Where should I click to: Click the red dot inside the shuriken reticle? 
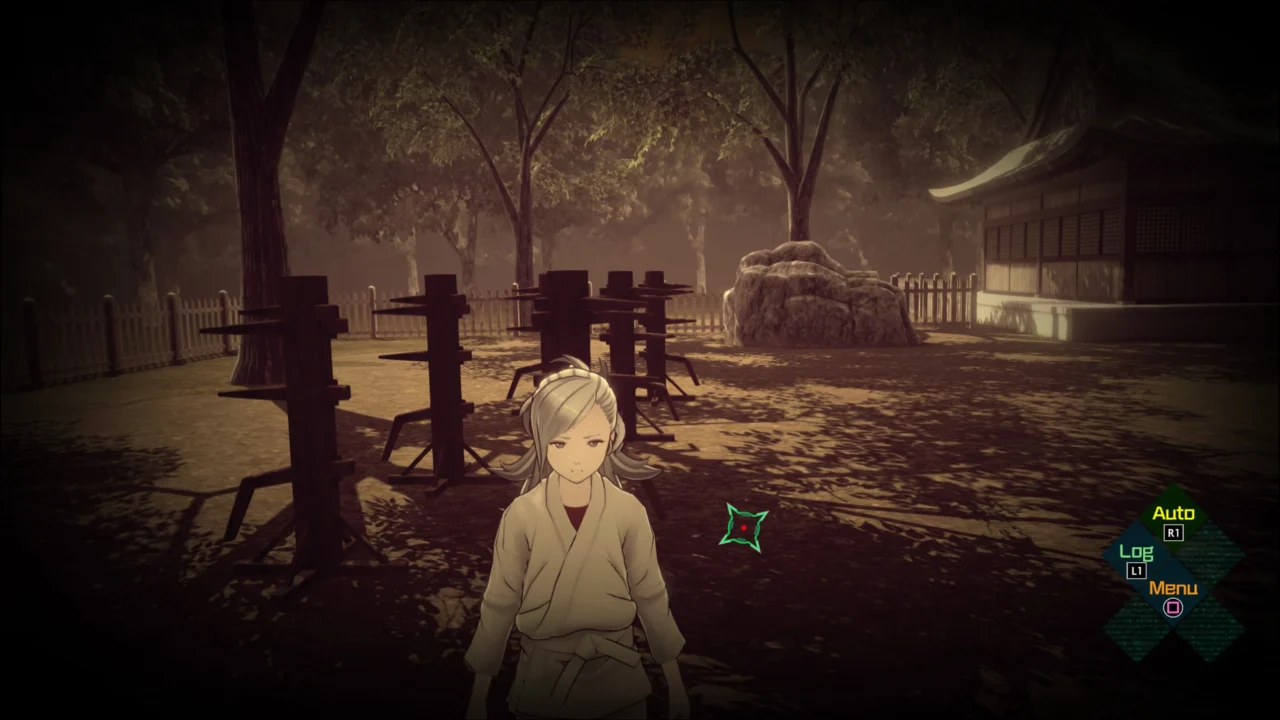coord(744,527)
